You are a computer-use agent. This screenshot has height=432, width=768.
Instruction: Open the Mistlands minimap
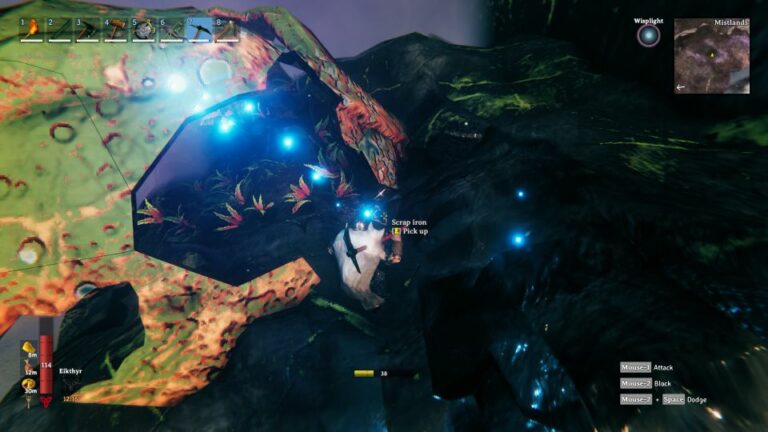[712, 56]
